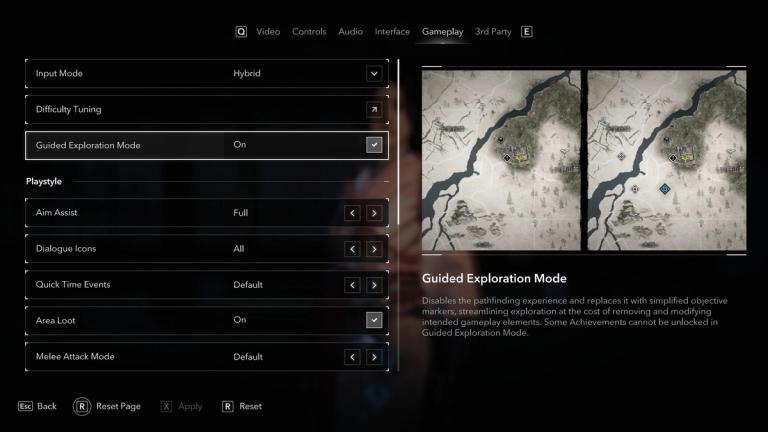Click the Reset button in footer
This screenshot has width=768, height=432.
coord(242,407)
